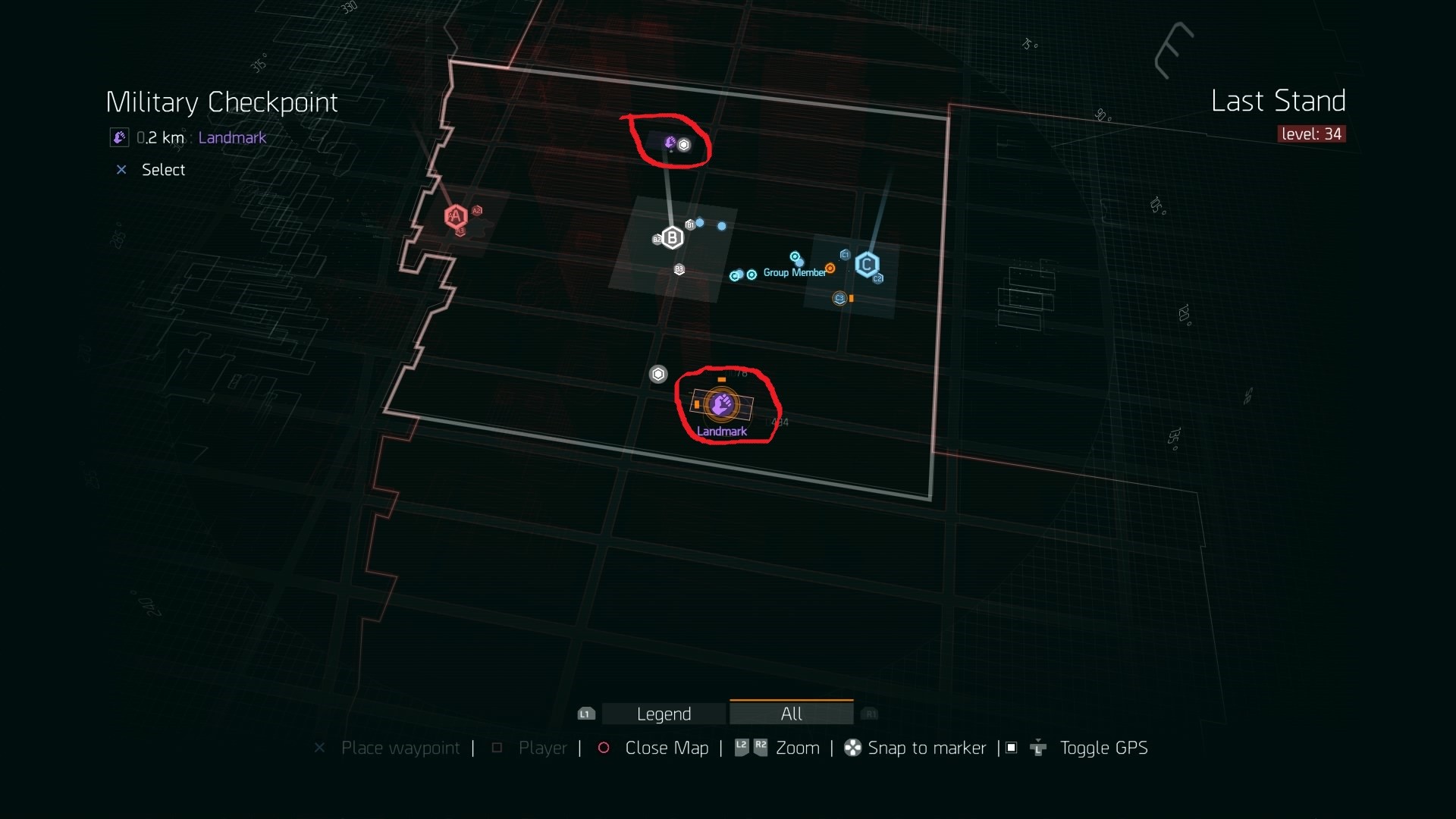The image size is (1456, 819).
Task: Select the All map filter tab
Action: tap(791, 714)
